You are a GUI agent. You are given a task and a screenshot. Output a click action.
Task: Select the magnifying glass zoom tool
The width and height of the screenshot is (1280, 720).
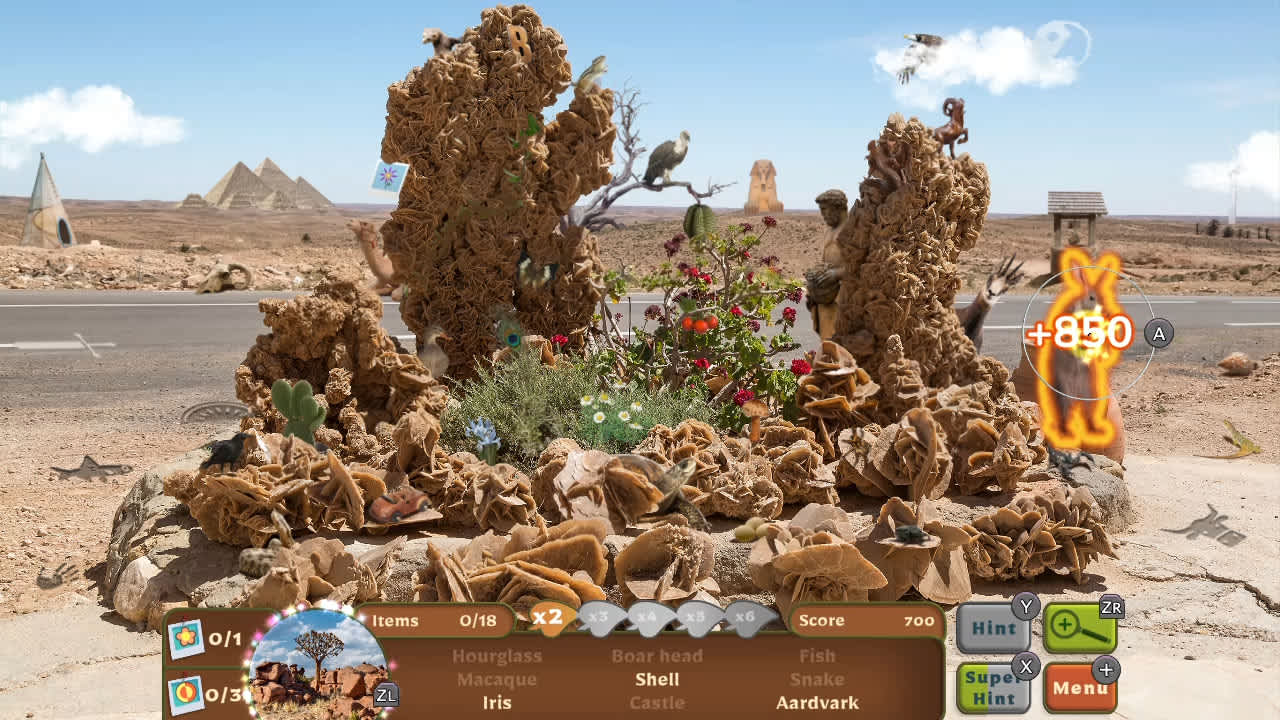[x=1080, y=630]
